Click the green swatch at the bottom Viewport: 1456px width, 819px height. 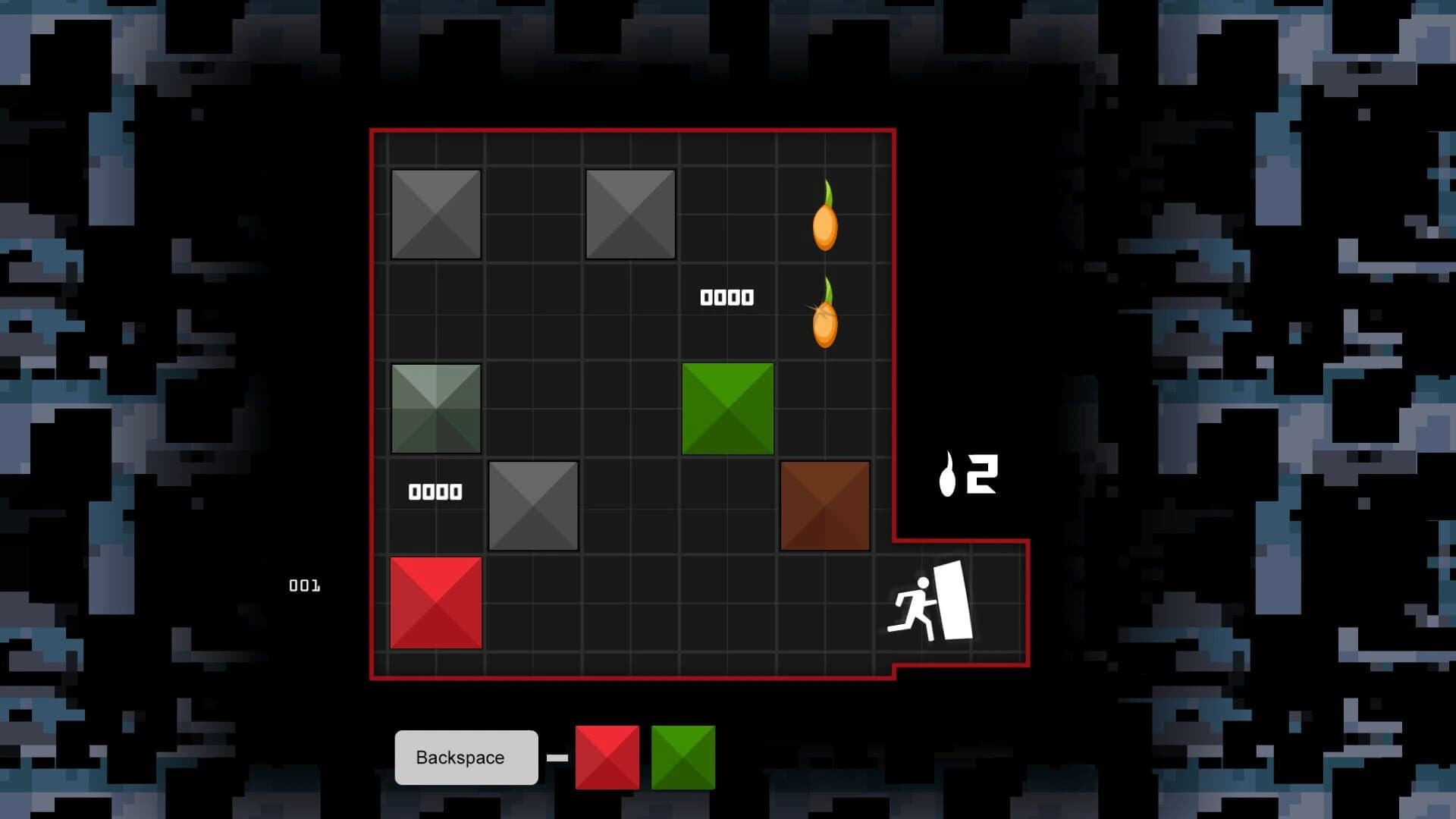tap(682, 758)
